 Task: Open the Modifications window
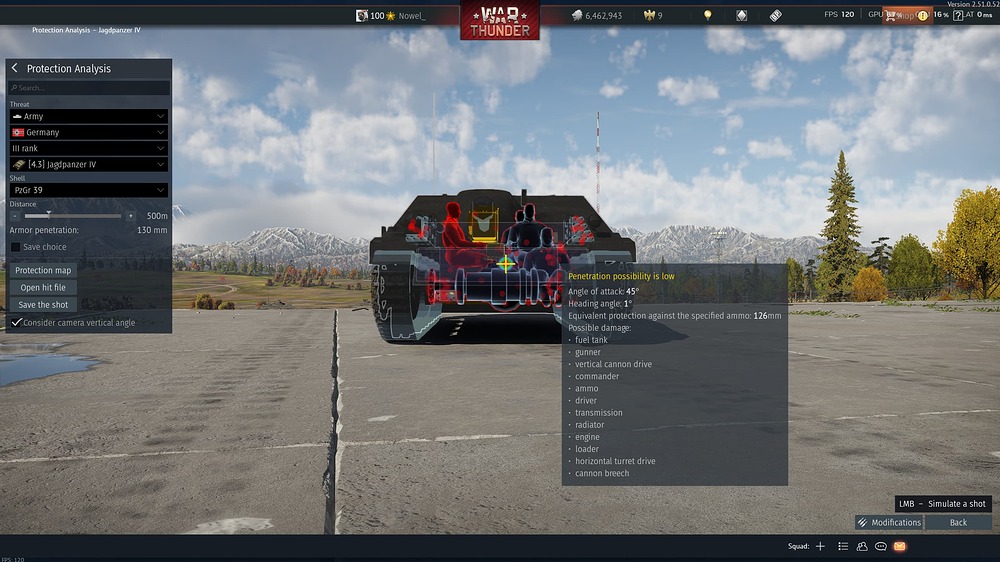[x=889, y=522]
